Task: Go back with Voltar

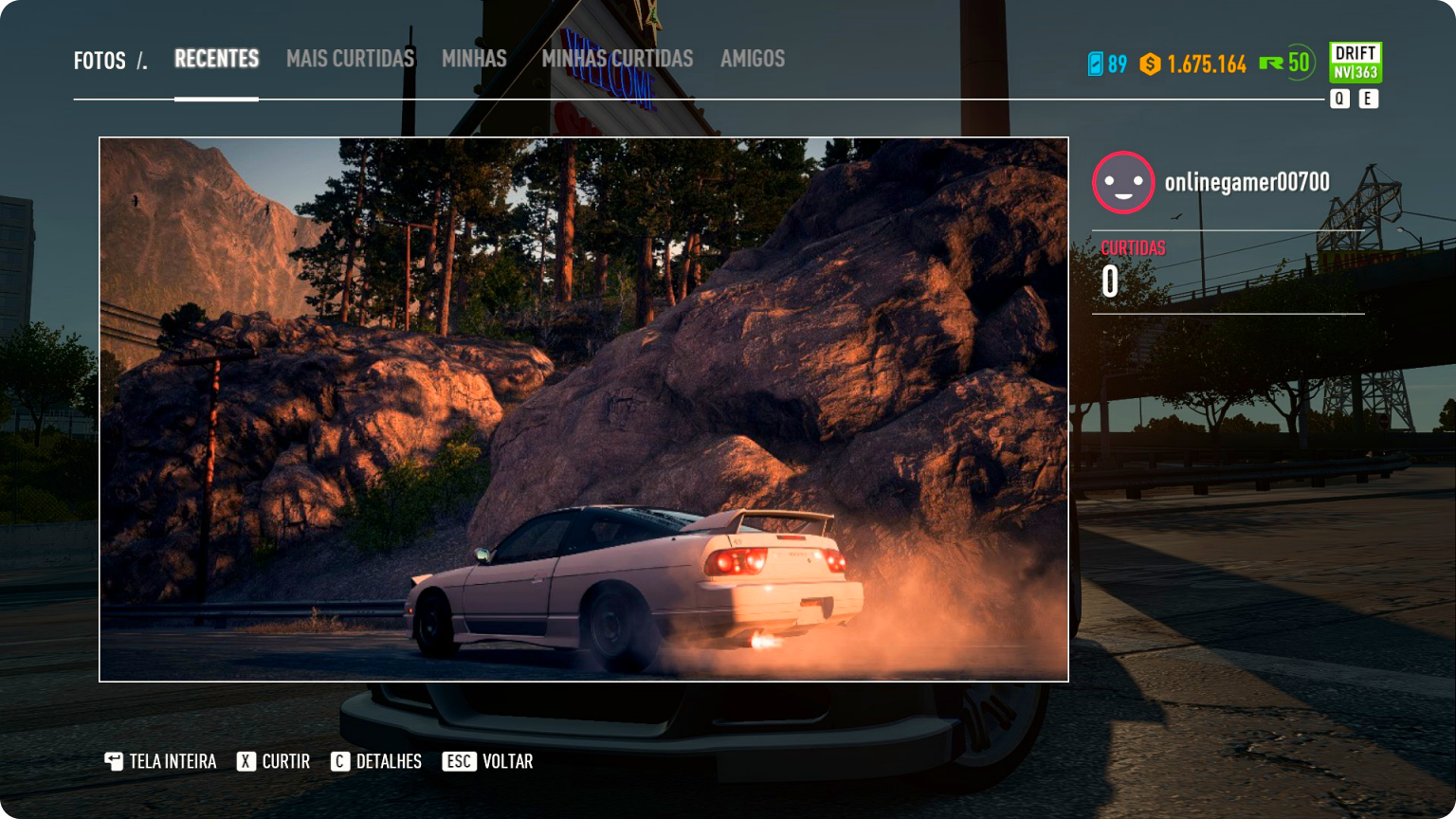Action: tap(488, 761)
